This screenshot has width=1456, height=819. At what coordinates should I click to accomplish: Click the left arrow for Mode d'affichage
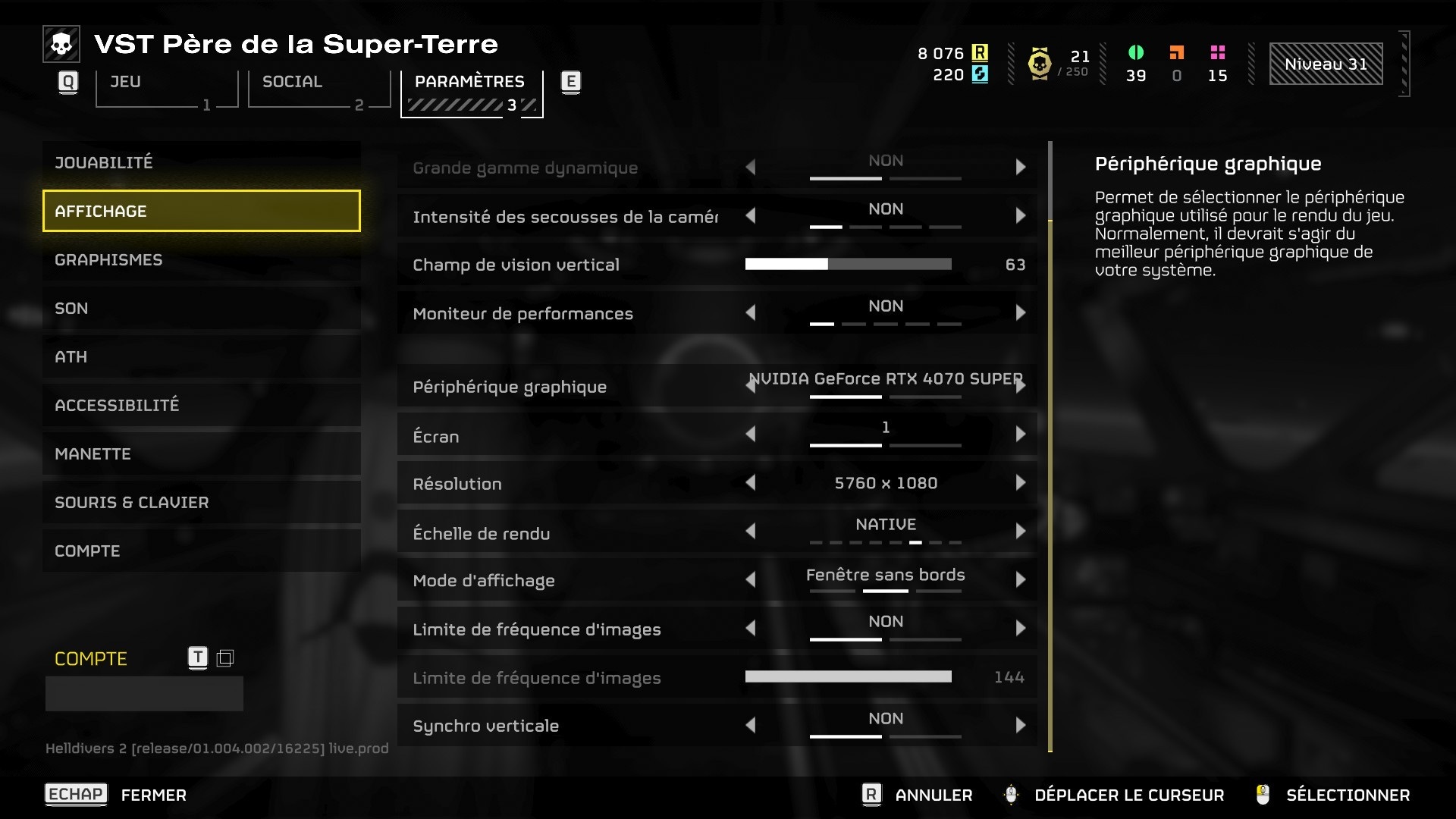click(x=751, y=580)
